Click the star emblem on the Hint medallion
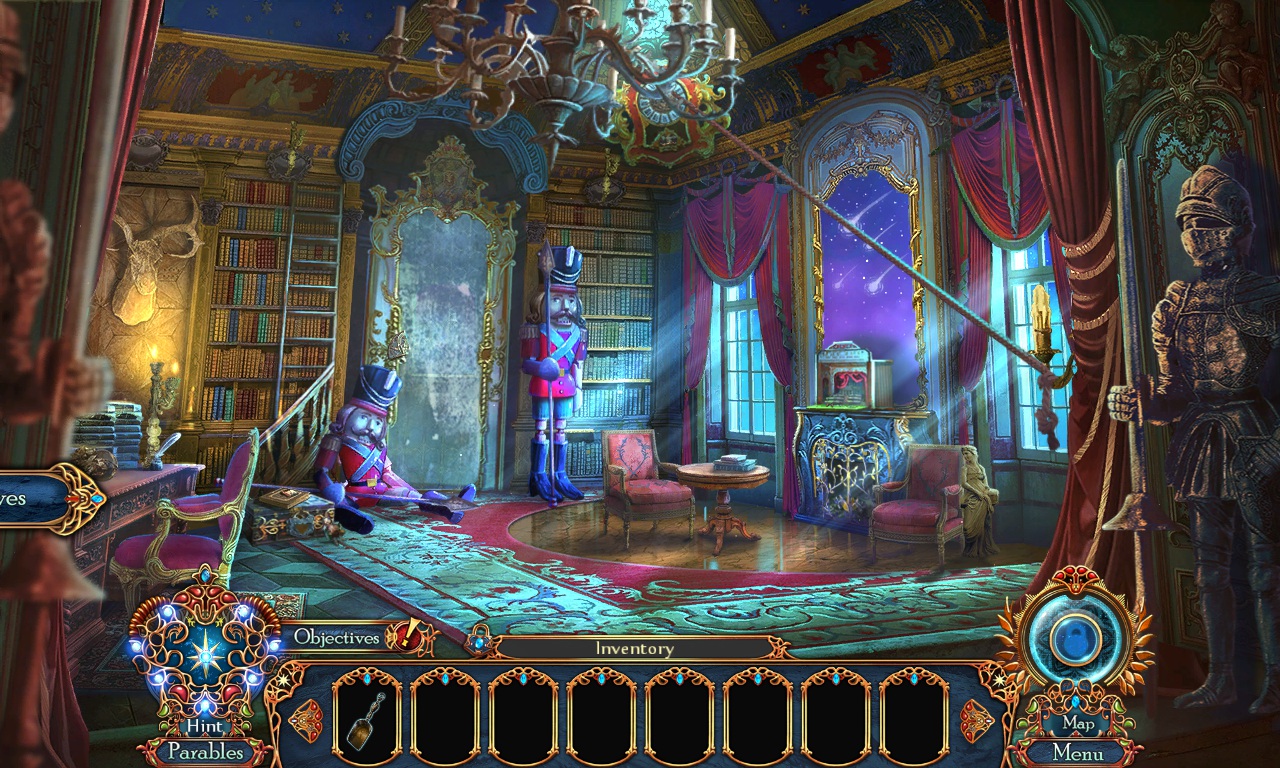The height and width of the screenshot is (768, 1280). pyautogui.click(x=207, y=657)
